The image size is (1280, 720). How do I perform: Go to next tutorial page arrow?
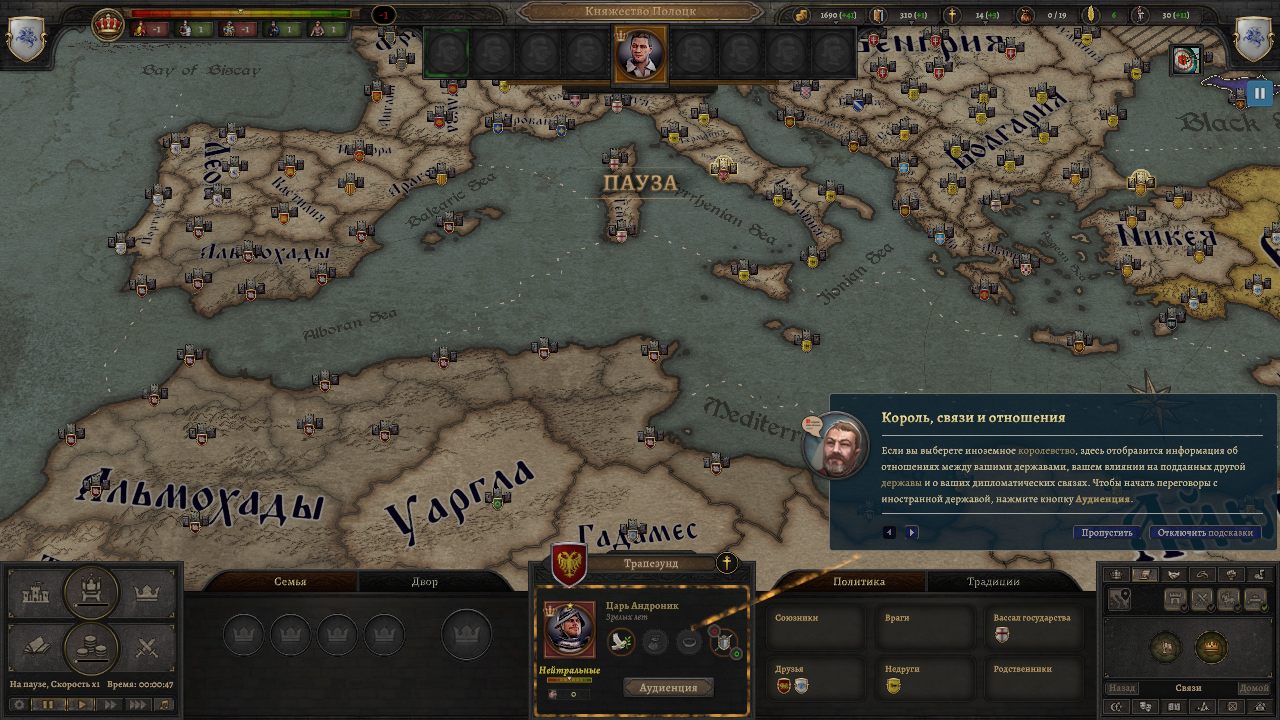911,532
